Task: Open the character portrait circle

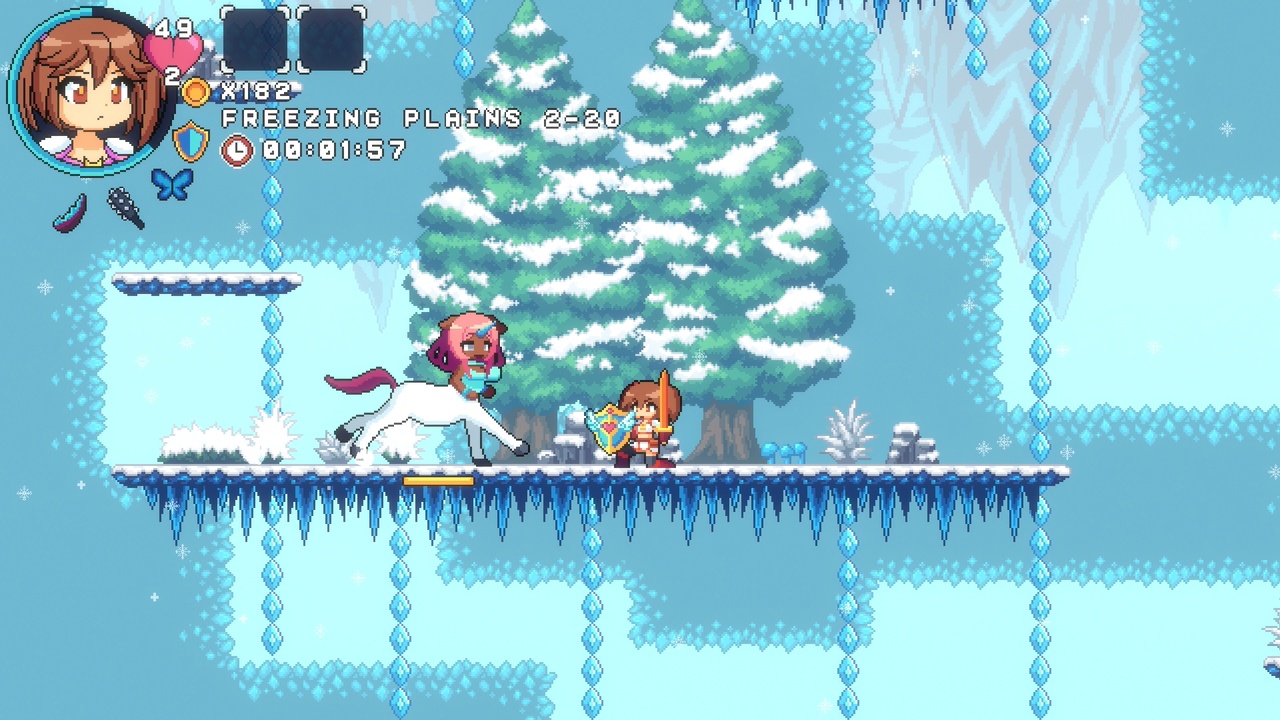Action: pyautogui.click(x=85, y=88)
